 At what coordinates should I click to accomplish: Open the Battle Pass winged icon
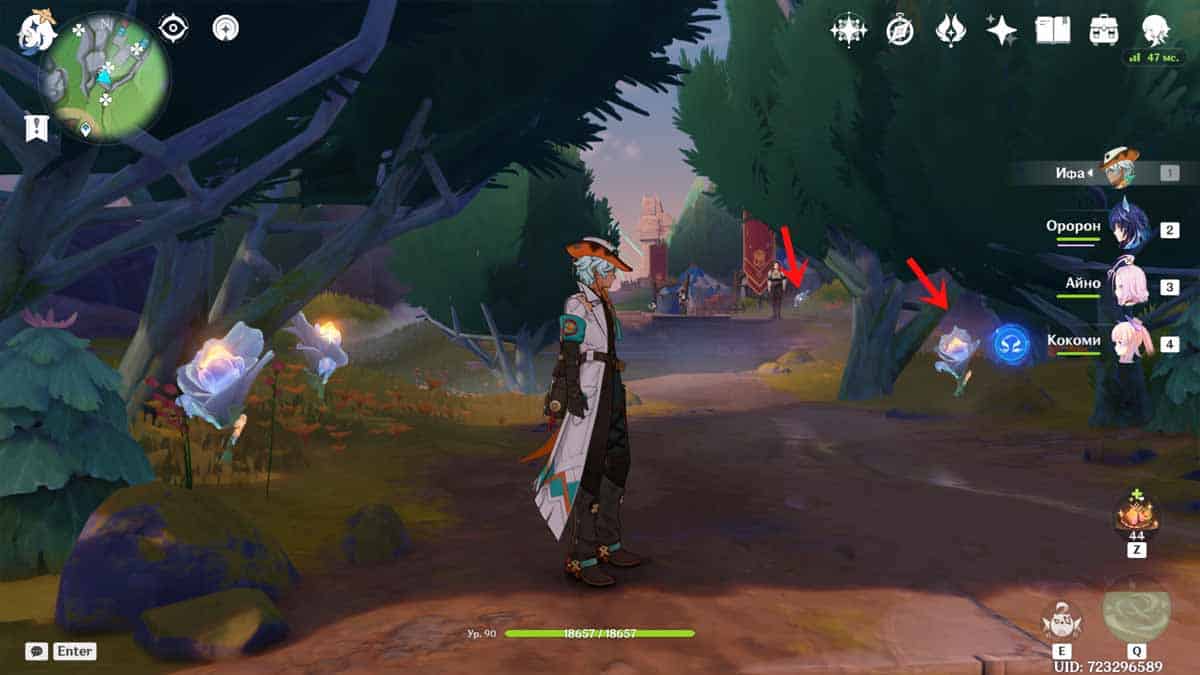(950, 30)
